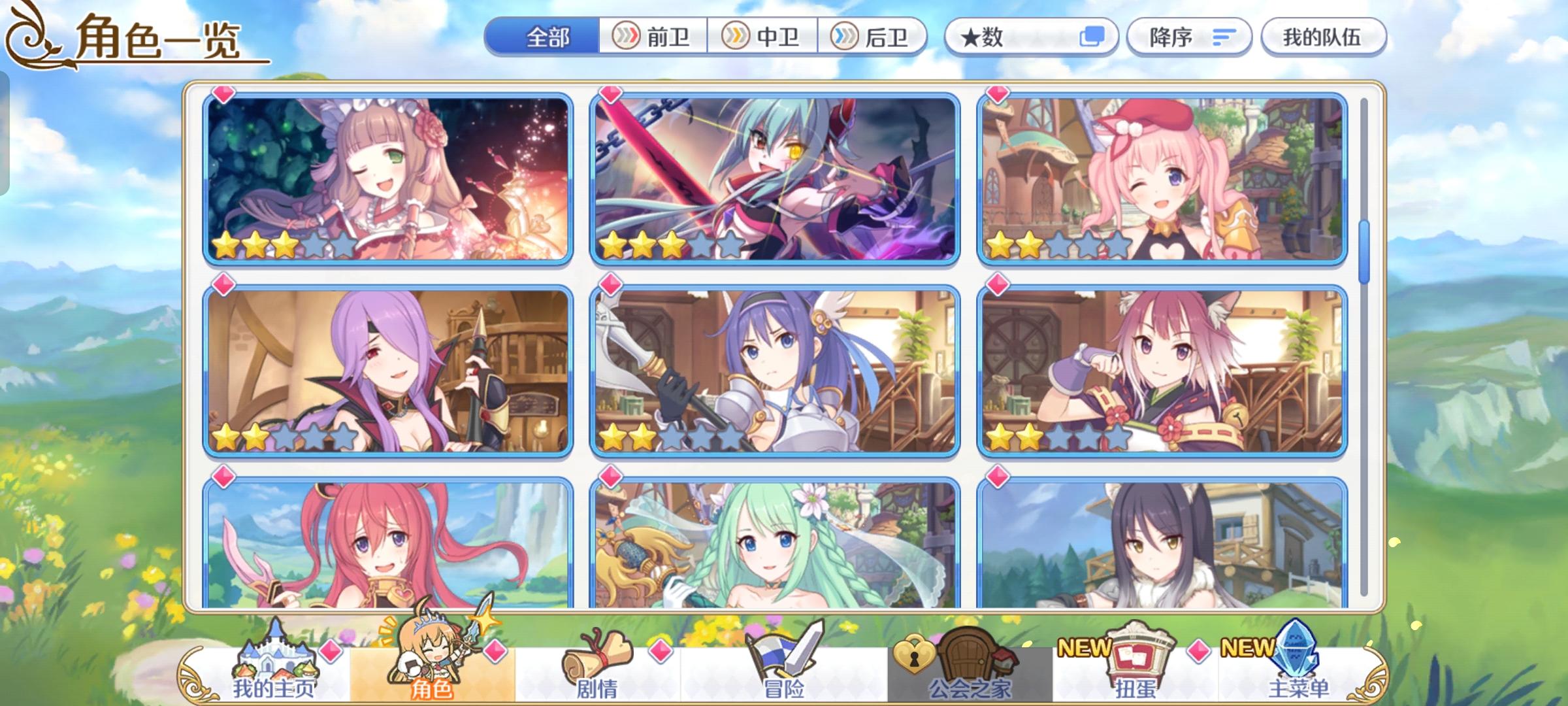Click the blue stacked-squares icon in the ★数 button

click(1096, 37)
